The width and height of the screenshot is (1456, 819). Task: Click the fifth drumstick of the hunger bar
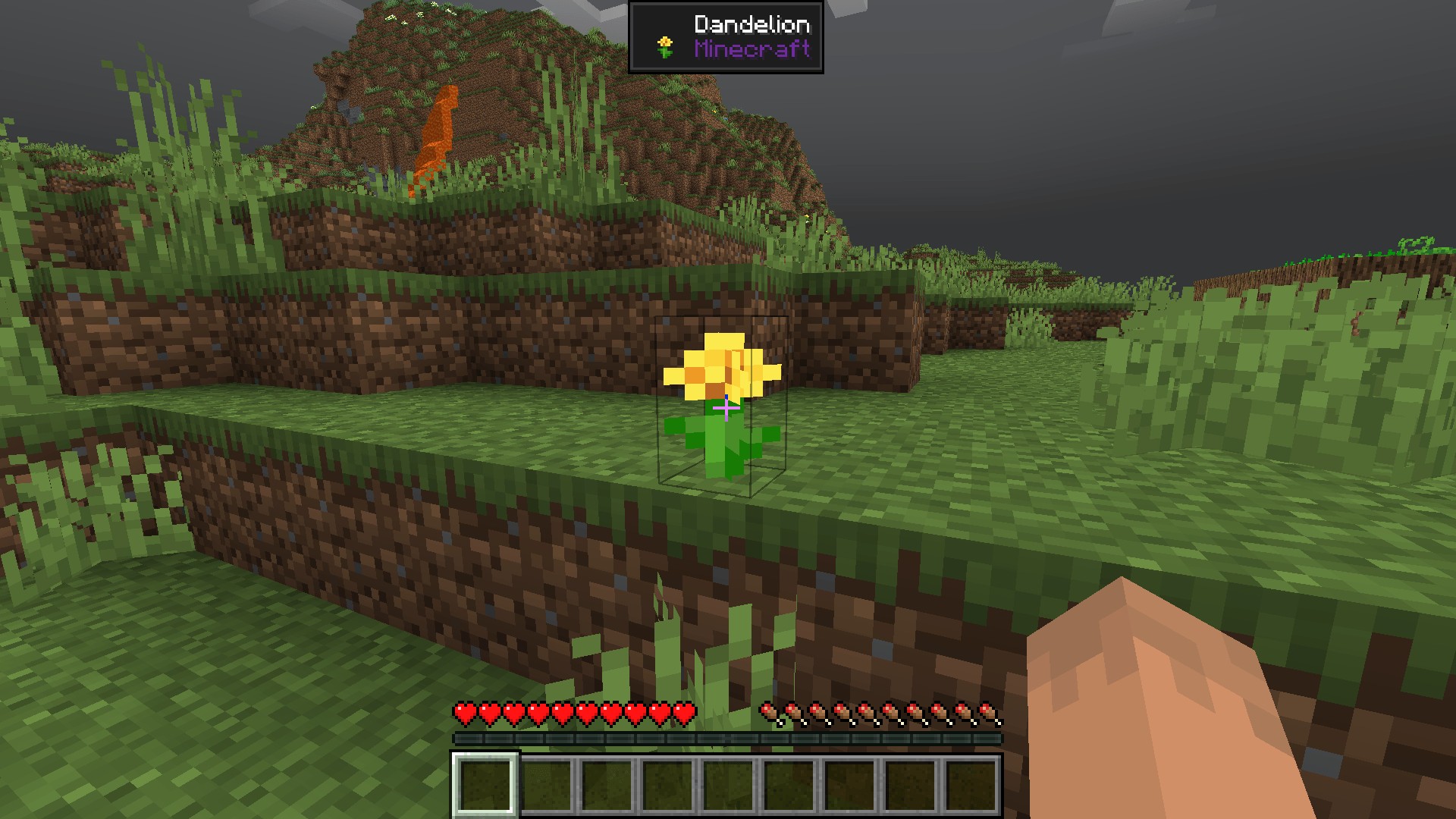867,713
